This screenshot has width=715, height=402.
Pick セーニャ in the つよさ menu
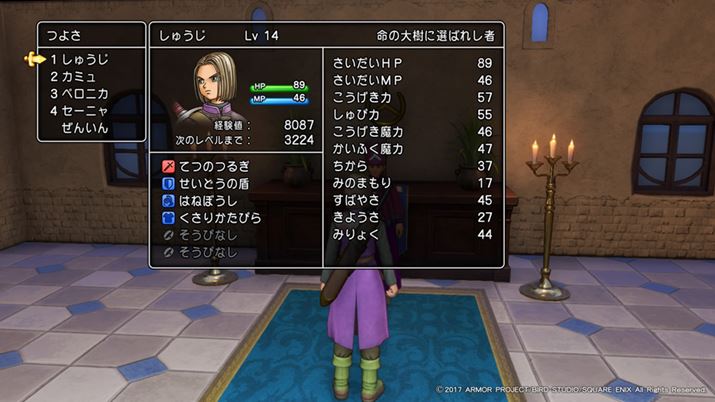(x=84, y=111)
